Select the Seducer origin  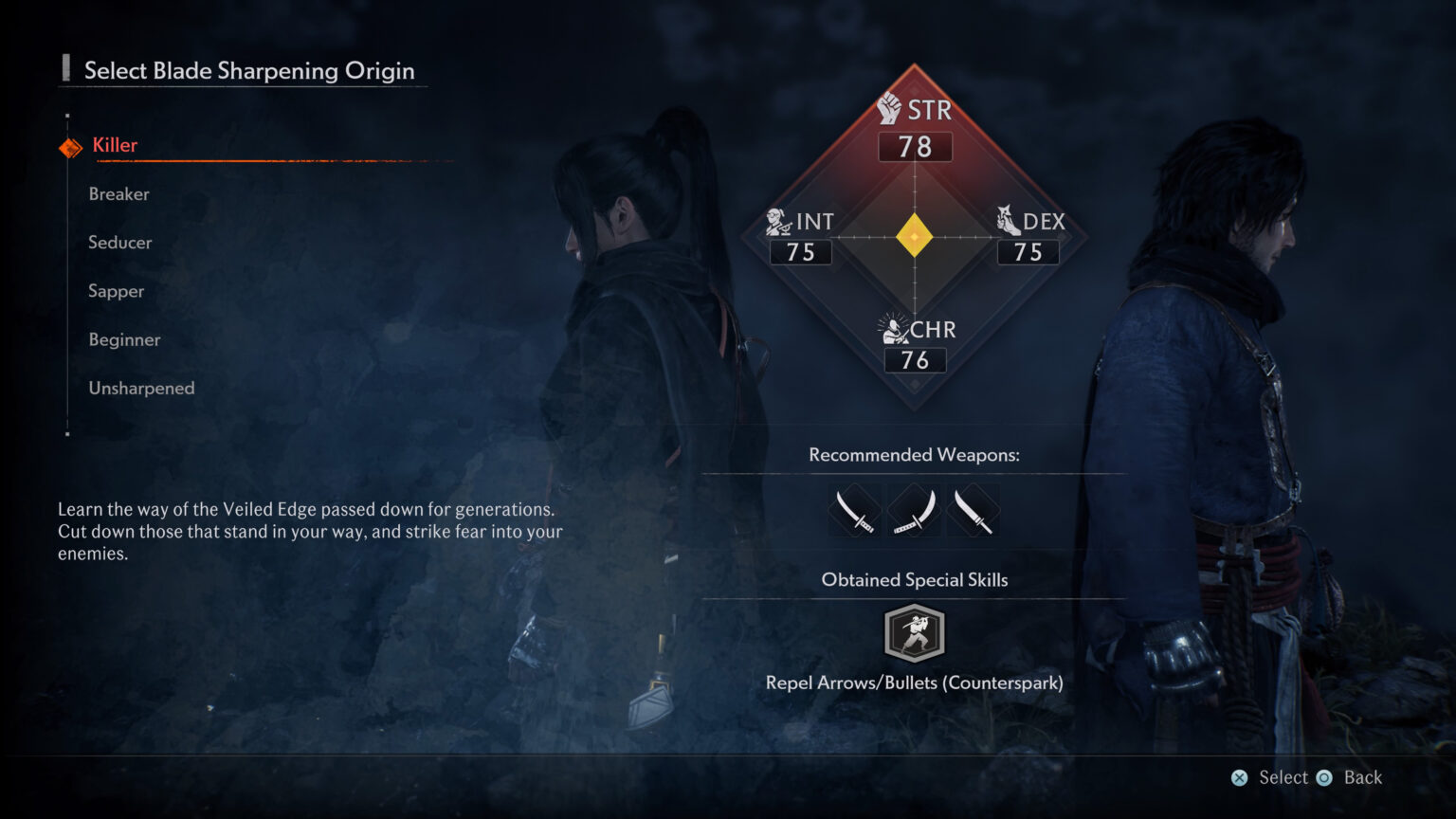point(119,243)
